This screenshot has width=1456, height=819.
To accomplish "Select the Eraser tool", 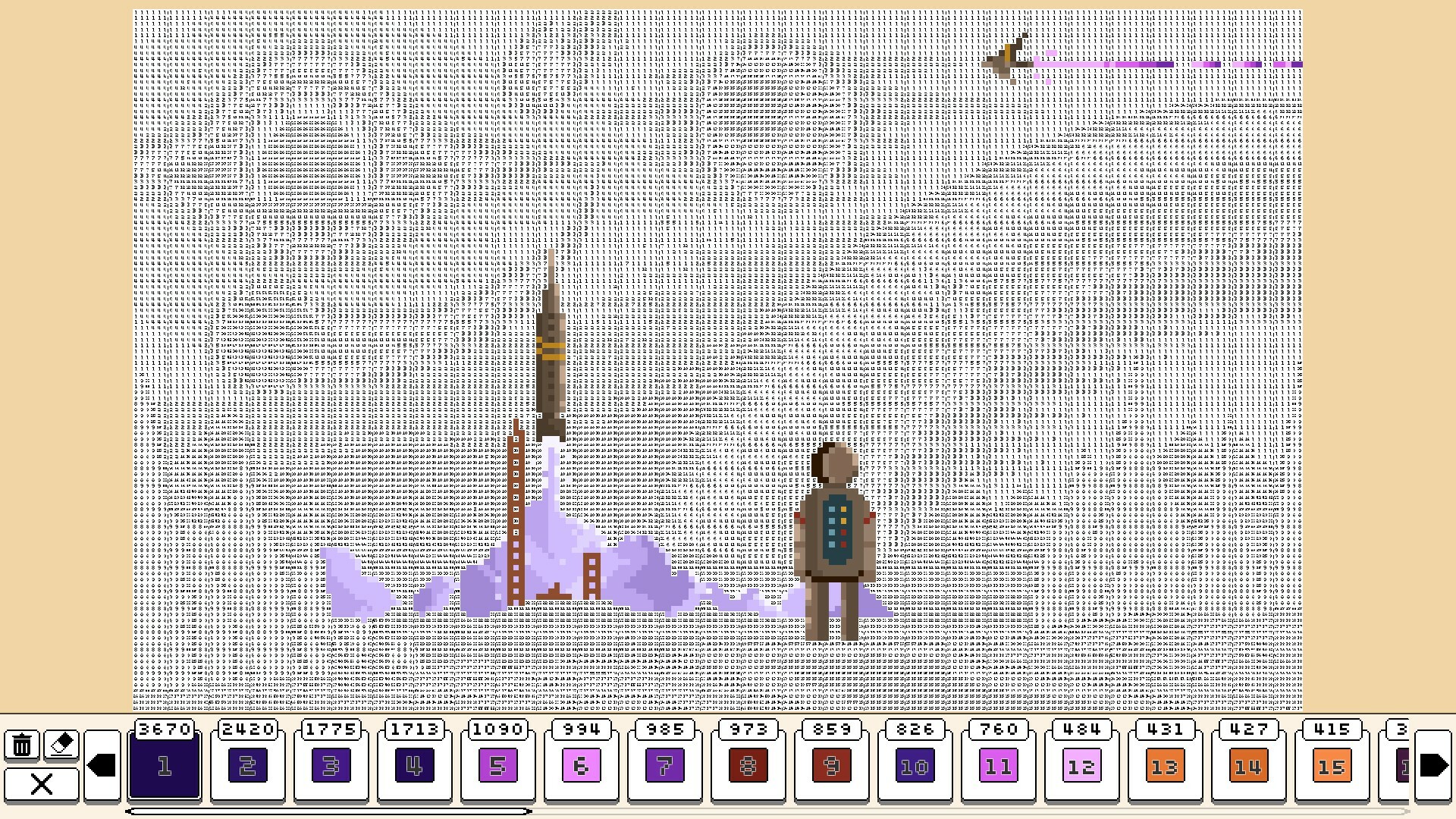I will pos(61,745).
